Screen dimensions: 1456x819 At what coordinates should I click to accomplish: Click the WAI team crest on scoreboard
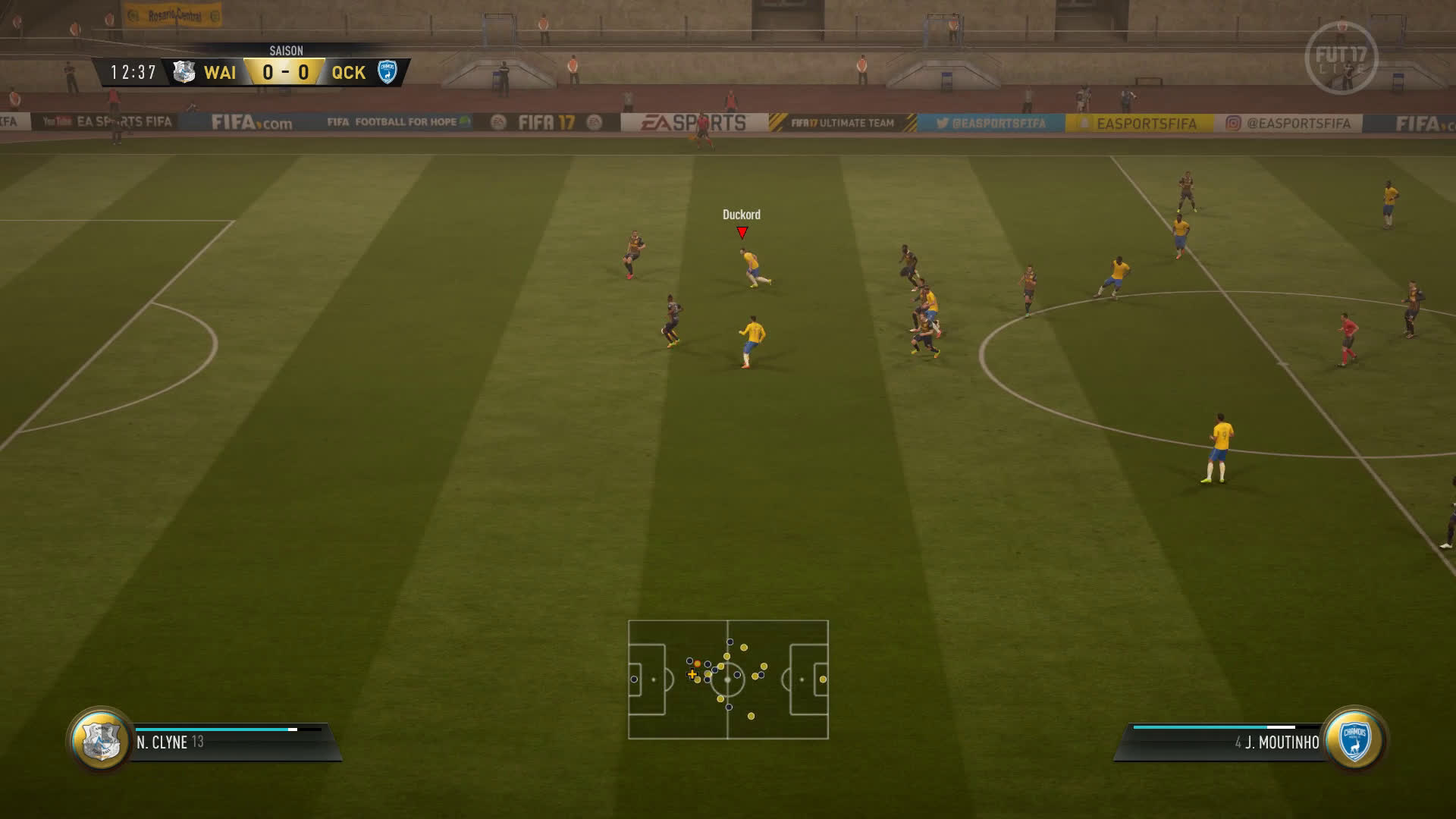pyautogui.click(x=184, y=72)
